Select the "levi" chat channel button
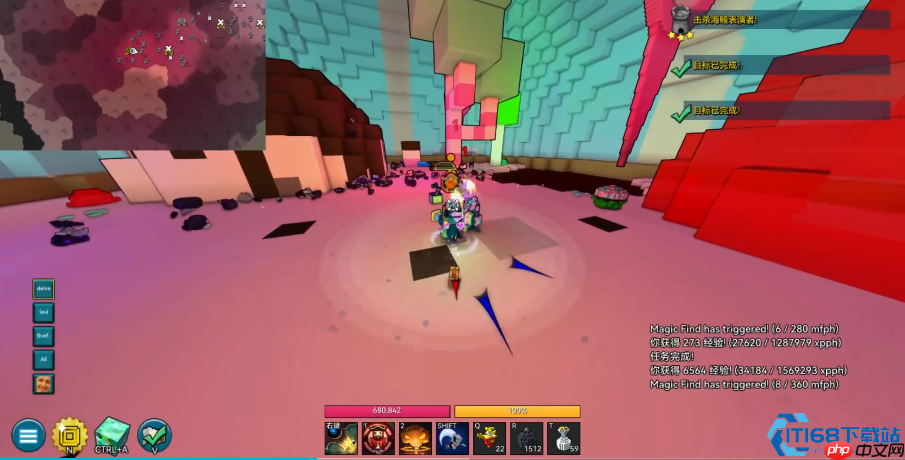This screenshot has width=905, height=460. 43,312
